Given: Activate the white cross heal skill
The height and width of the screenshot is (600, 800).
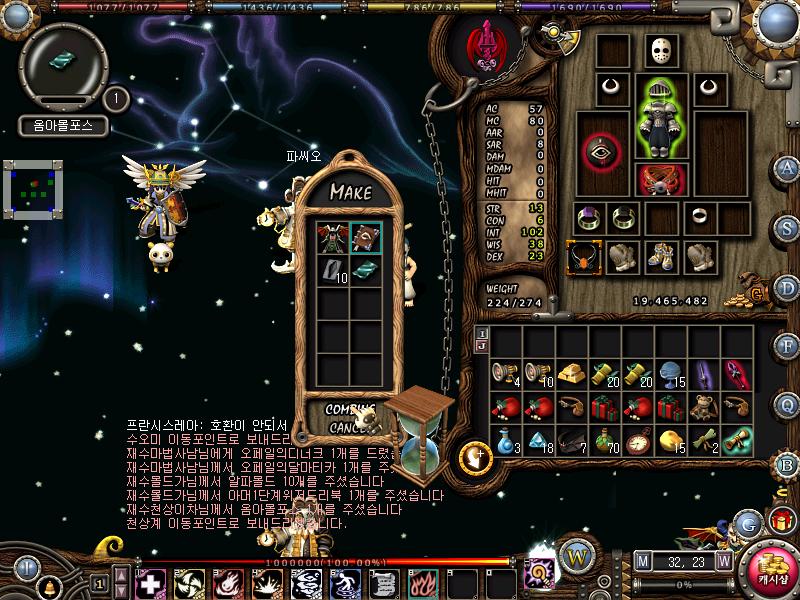Looking at the screenshot, I should pyautogui.click(x=150, y=583).
